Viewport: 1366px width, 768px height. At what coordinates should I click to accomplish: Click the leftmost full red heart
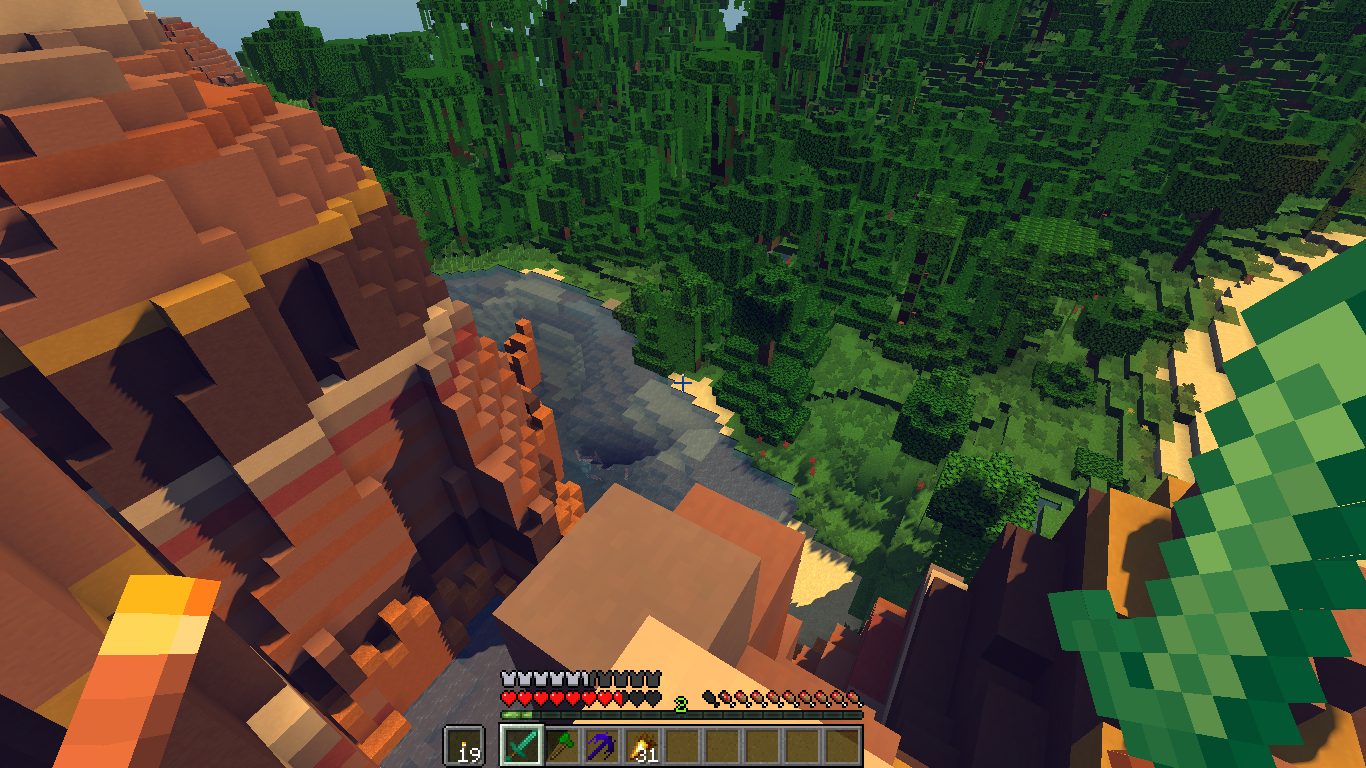(x=508, y=698)
